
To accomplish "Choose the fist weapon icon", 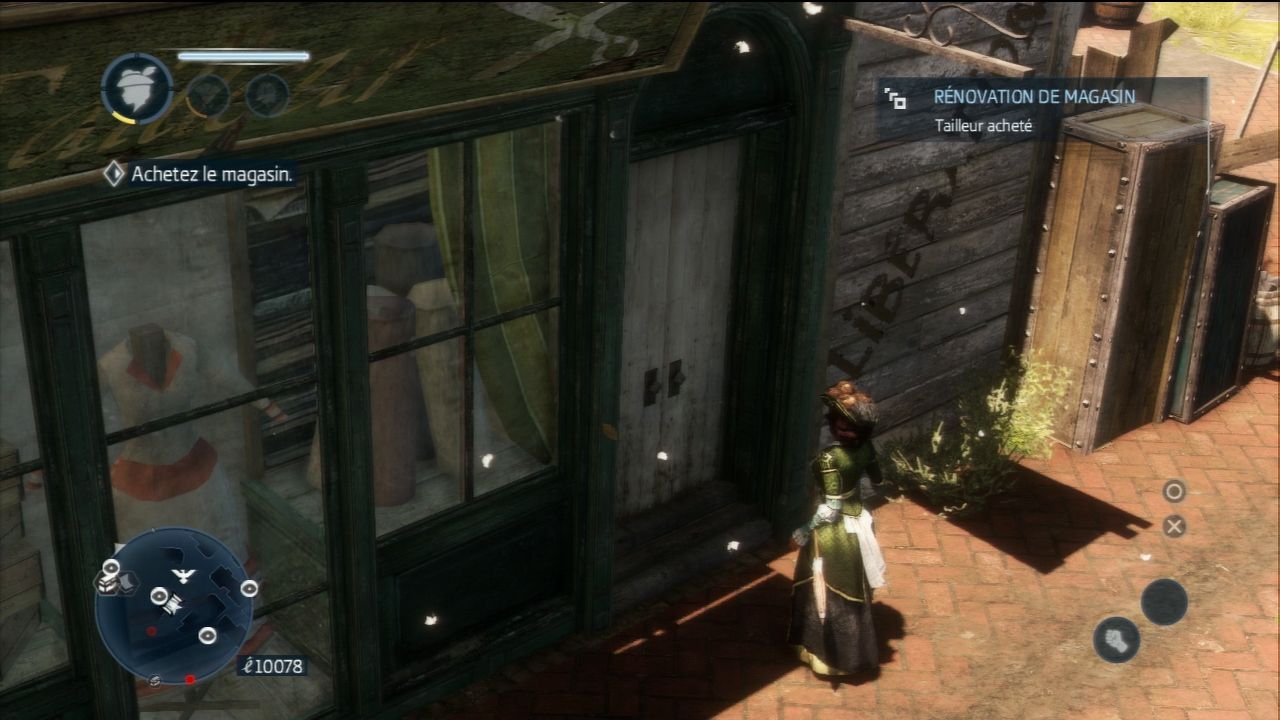I will [x=1116, y=639].
